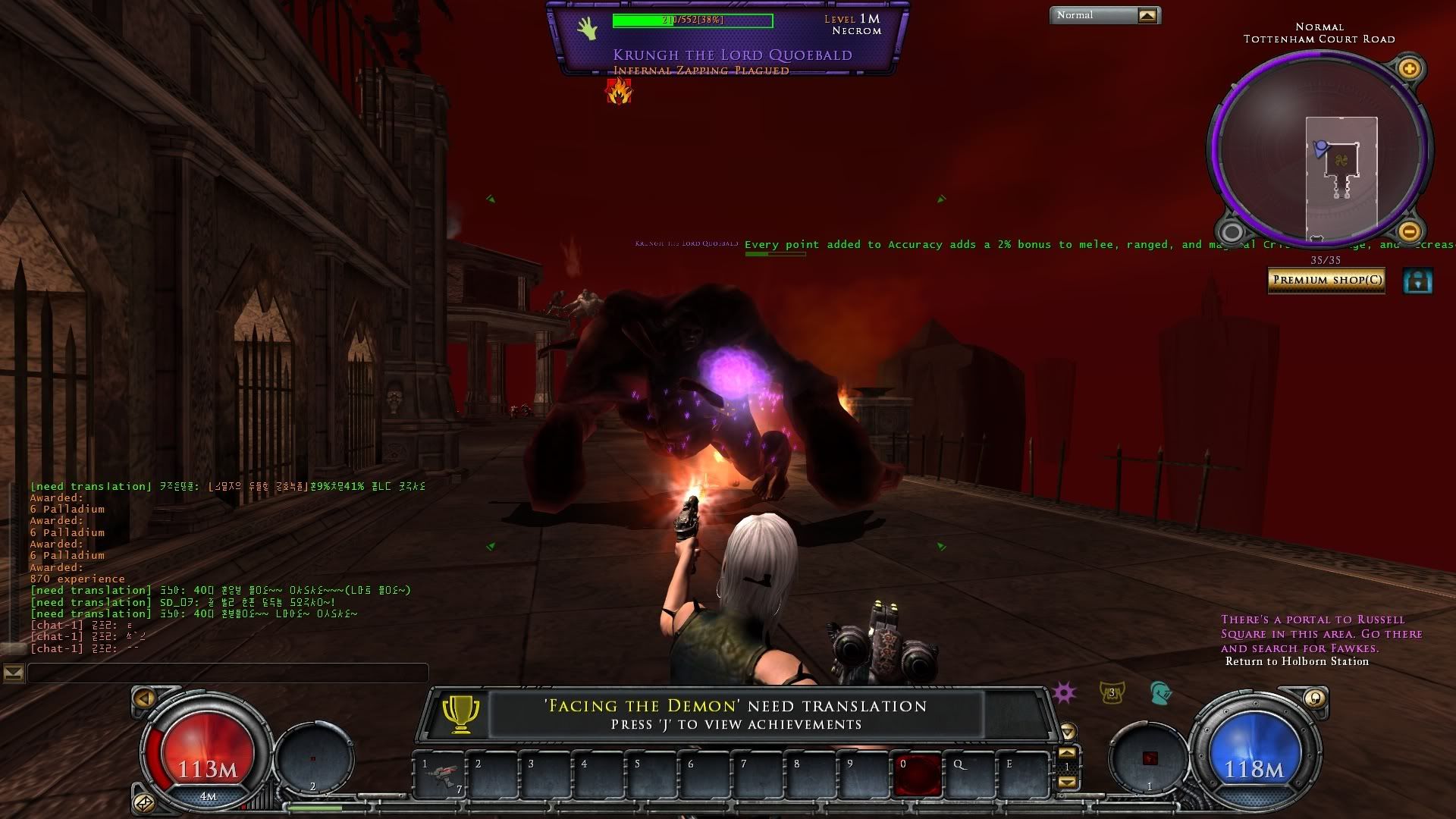Click the gold left-arrow button above health orb

point(144,698)
